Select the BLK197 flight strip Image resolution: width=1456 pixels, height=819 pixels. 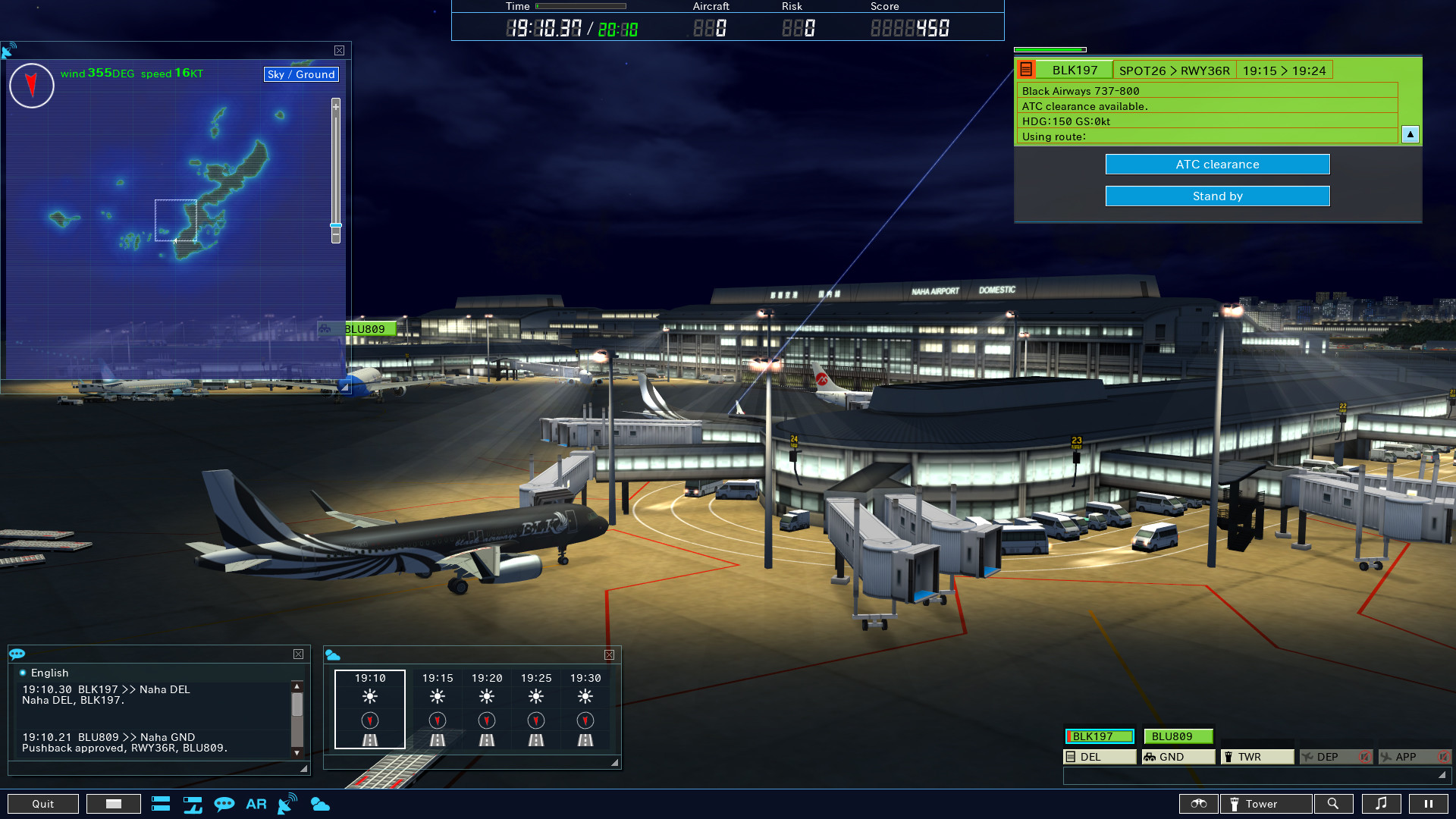point(1100,736)
